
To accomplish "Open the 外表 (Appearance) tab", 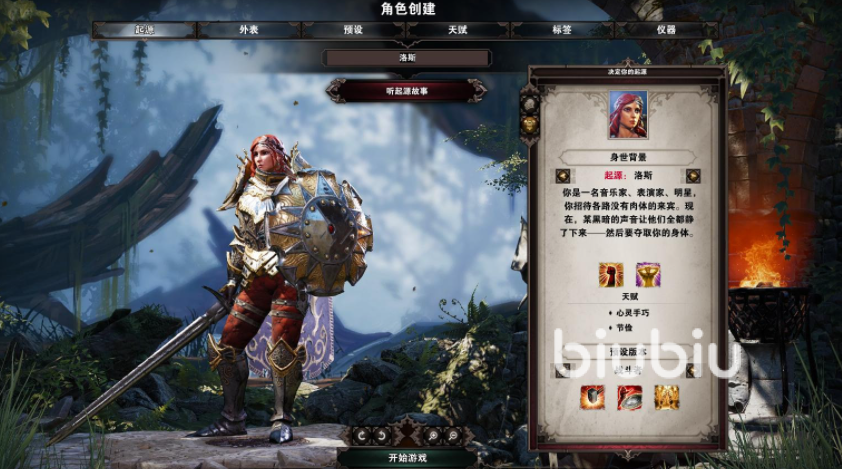I will 248,30.
